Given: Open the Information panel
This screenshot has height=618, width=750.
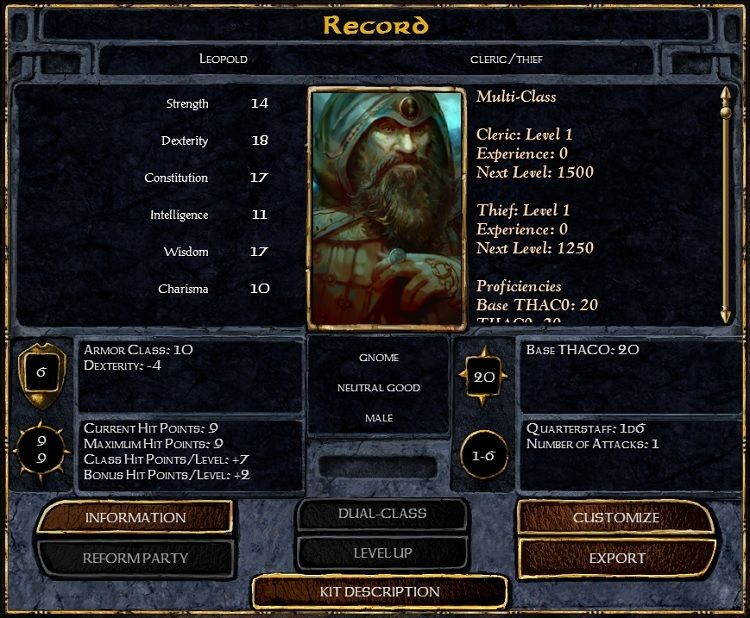Looking at the screenshot, I should [135, 518].
